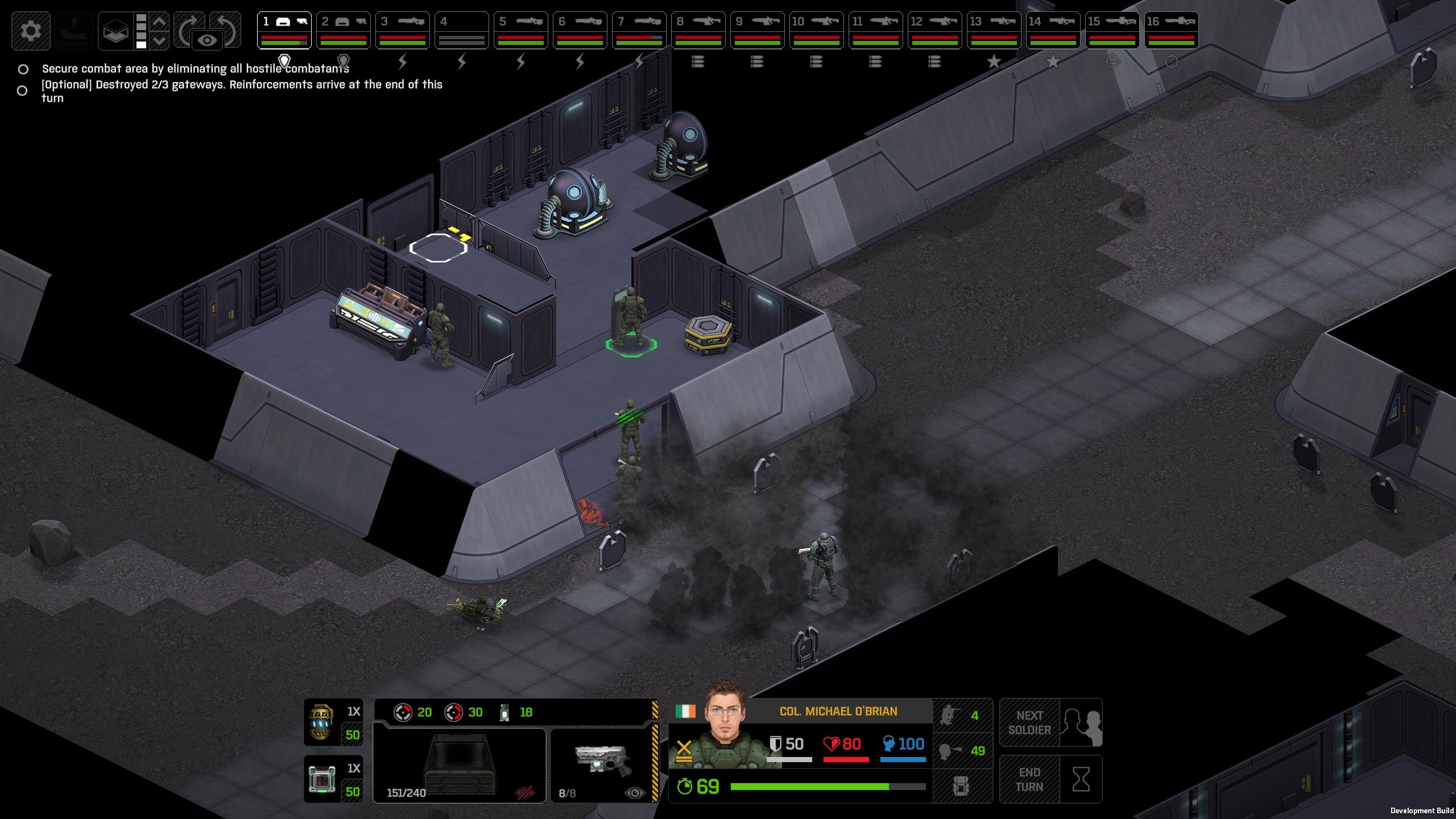
Task: Open the gear settings menu
Action: pyautogui.click(x=31, y=30)
